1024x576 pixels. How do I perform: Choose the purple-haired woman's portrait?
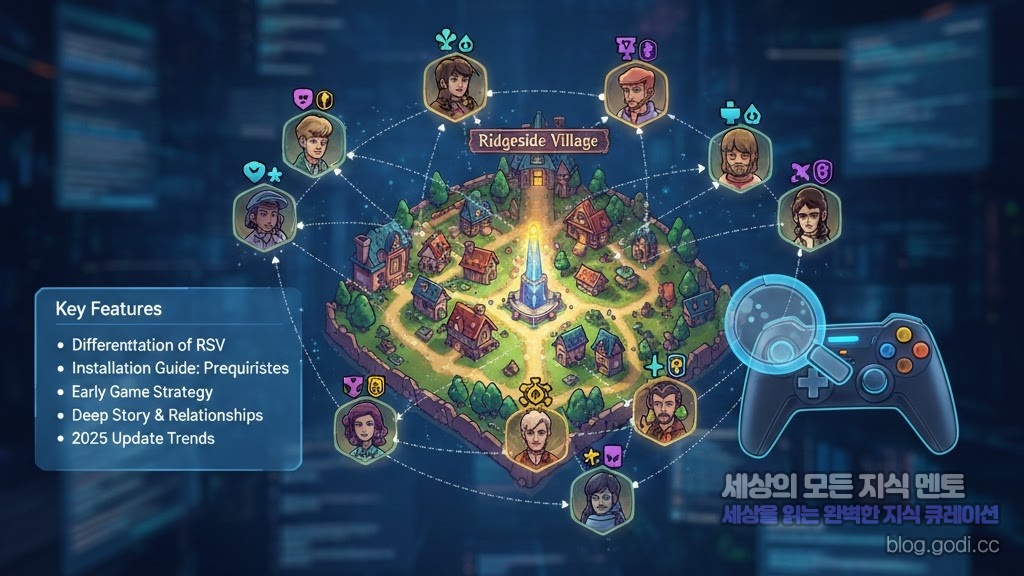click(x=363, y=432)
